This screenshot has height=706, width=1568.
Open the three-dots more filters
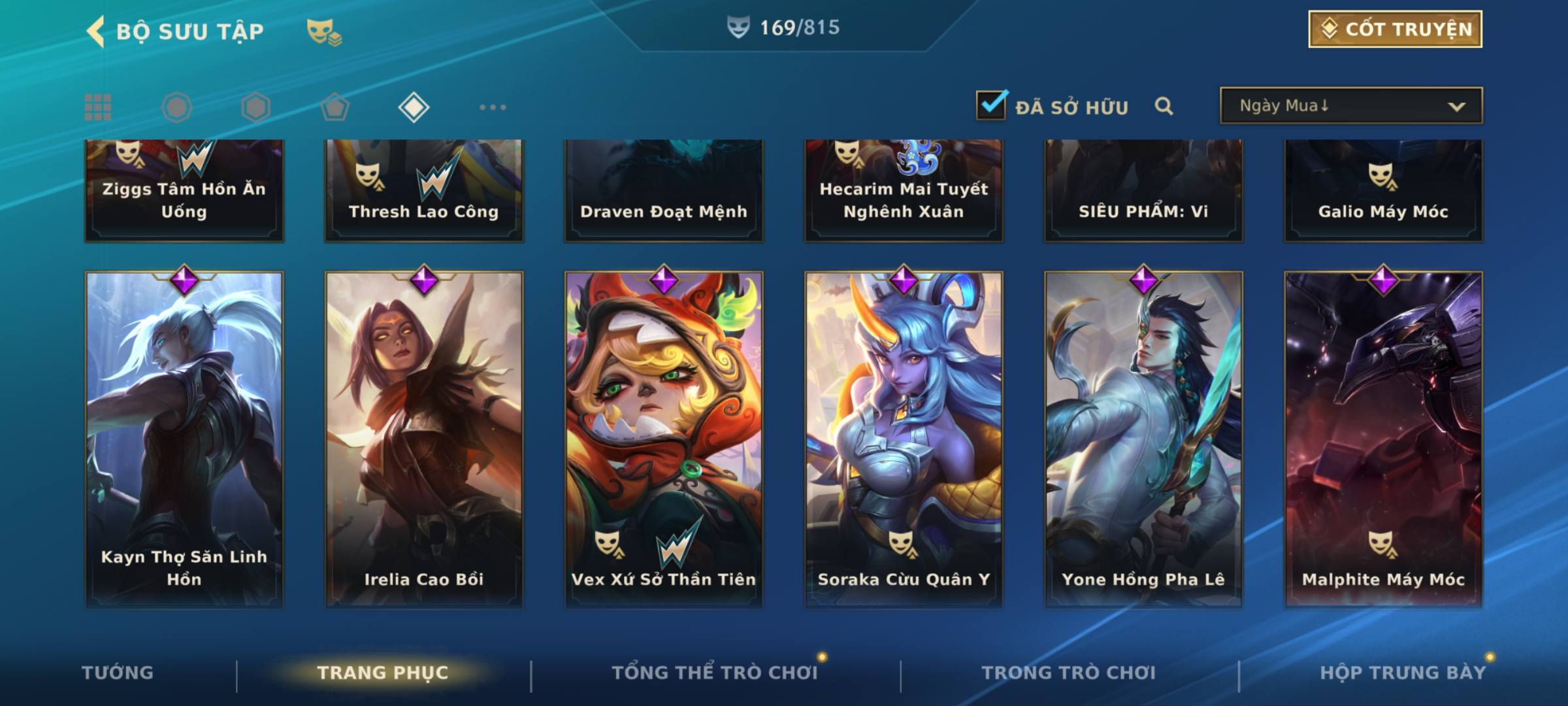tap(493, 107)
